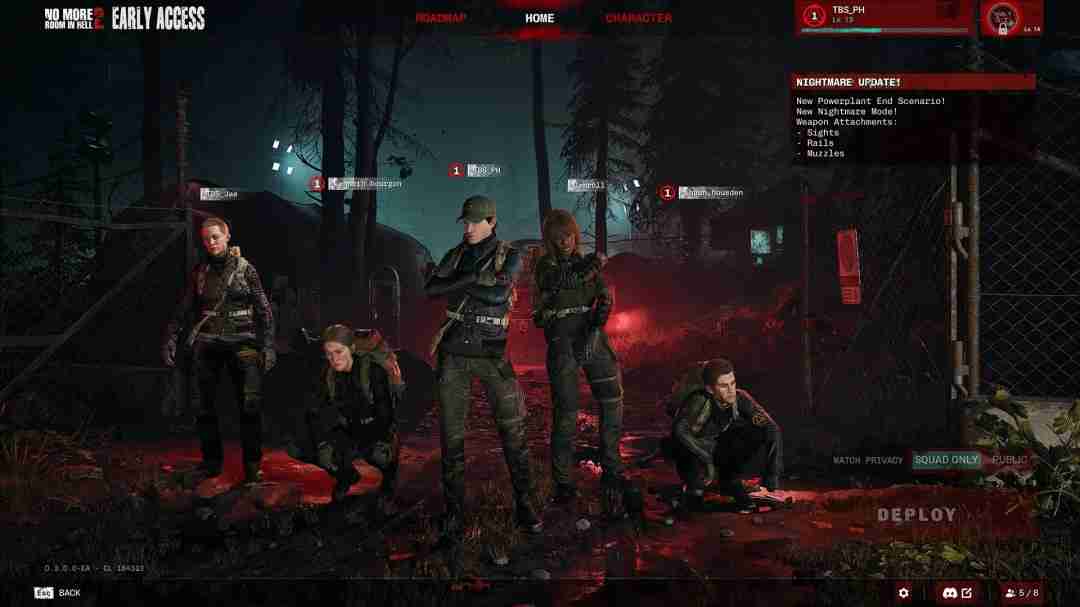Set match privacy to Public
The width and height of the screenshot is (1080, 607).
point(1009,460)
